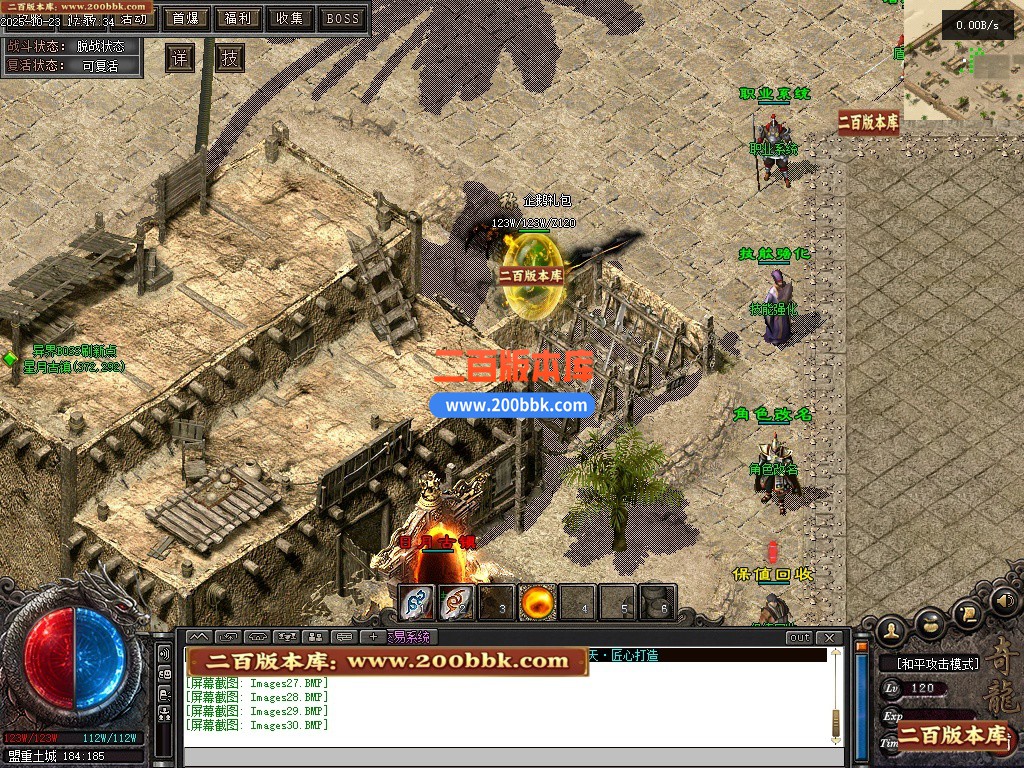Select the red rune skill in hotbar slot 2

coord(457,602)
